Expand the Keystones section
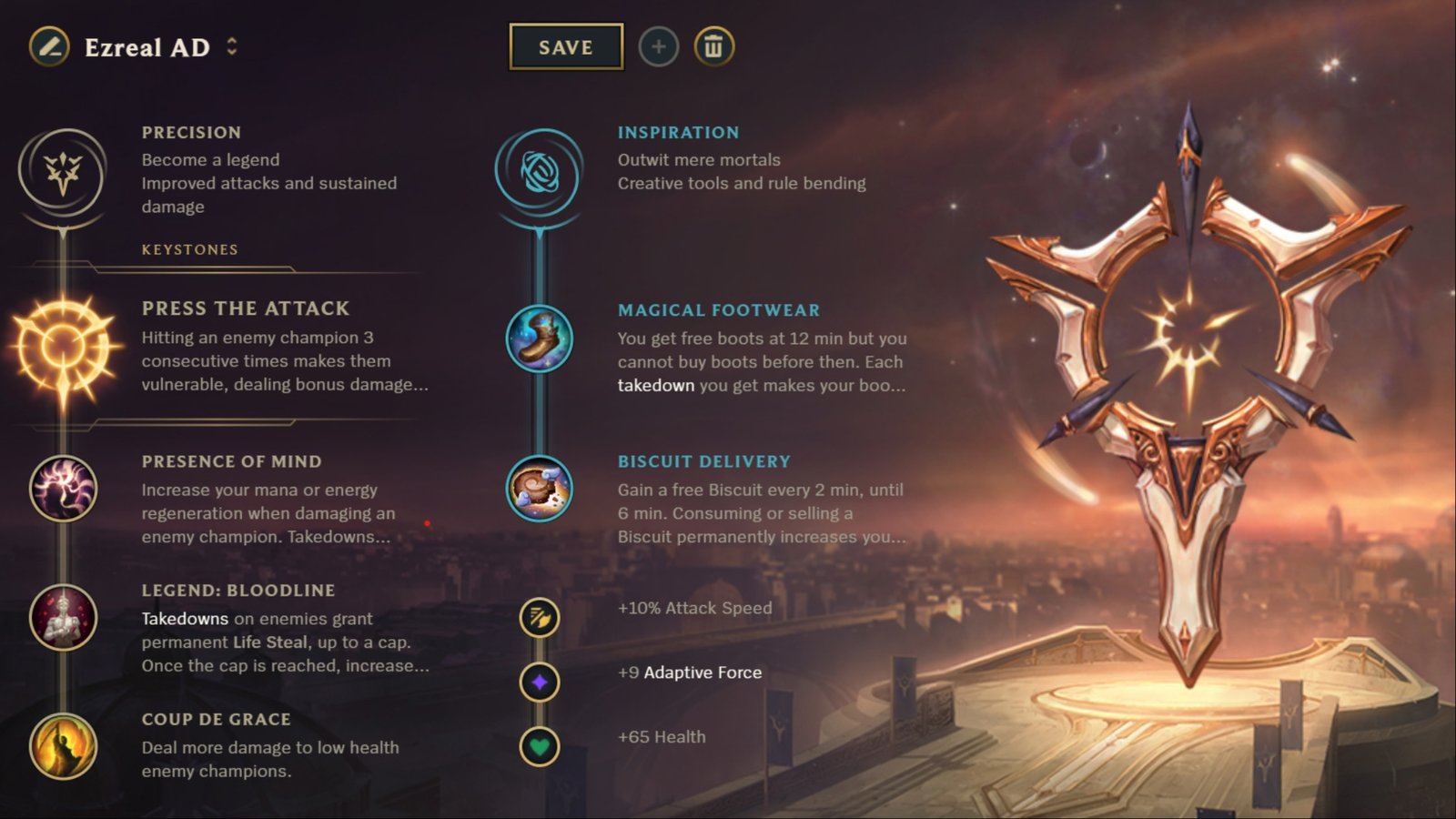The width and height of the screenshot is (1456, 819). pos(189,248)
